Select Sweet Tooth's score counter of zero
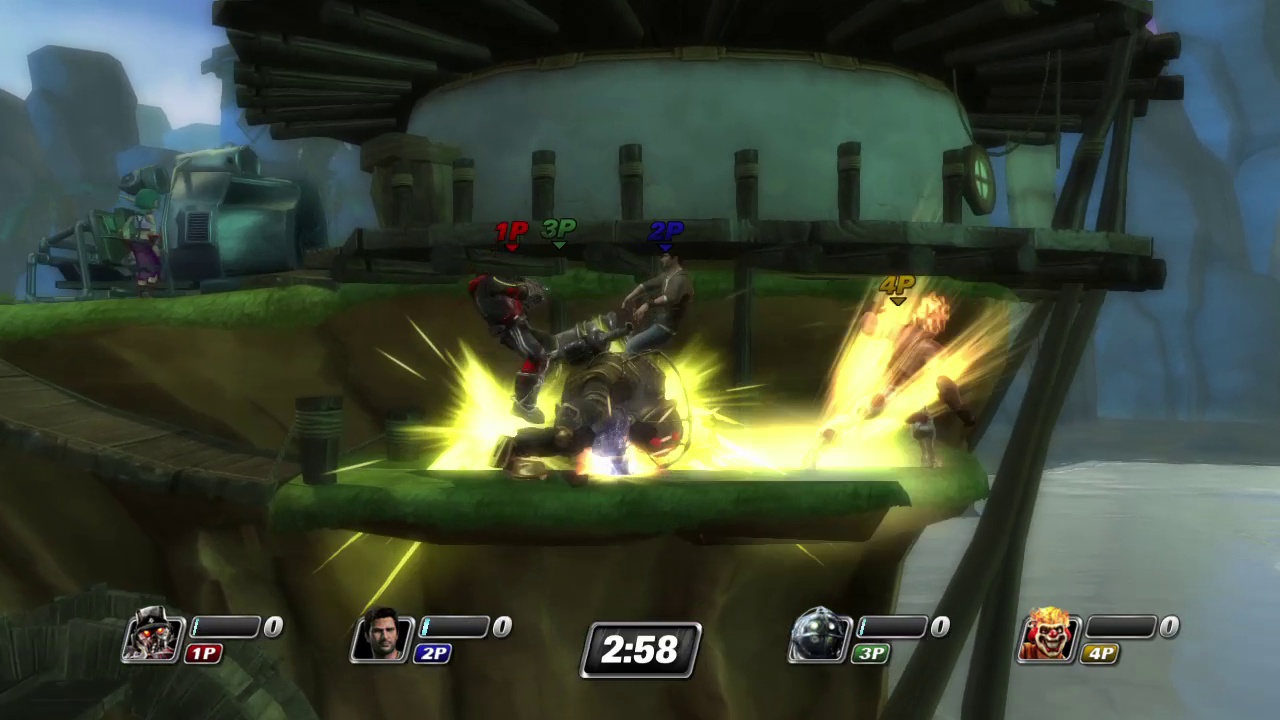 1168,626
